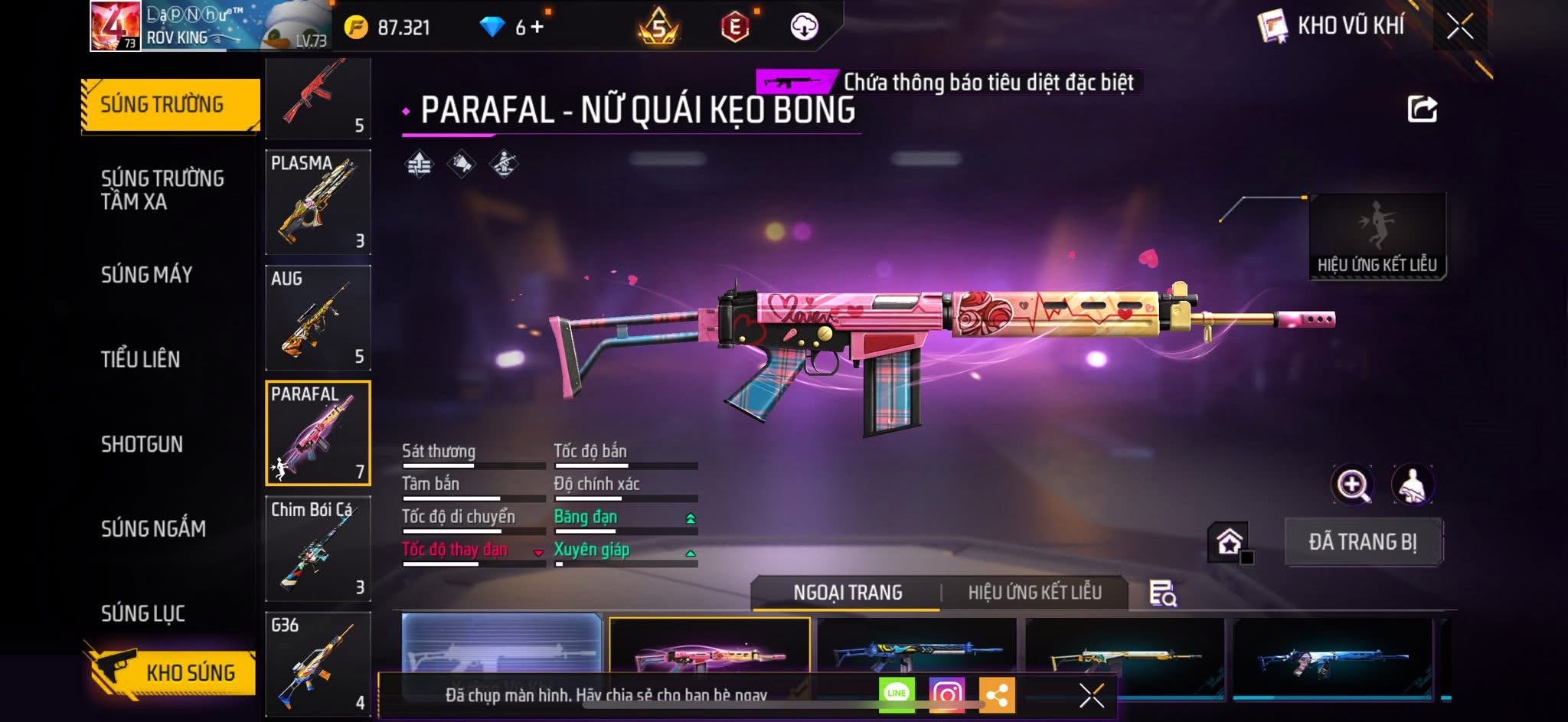Image resolution: width=1568 pixels, height=722 pixels.
Task: Select the Súng Trường Tầm Xa category
Action: (162, 190)
